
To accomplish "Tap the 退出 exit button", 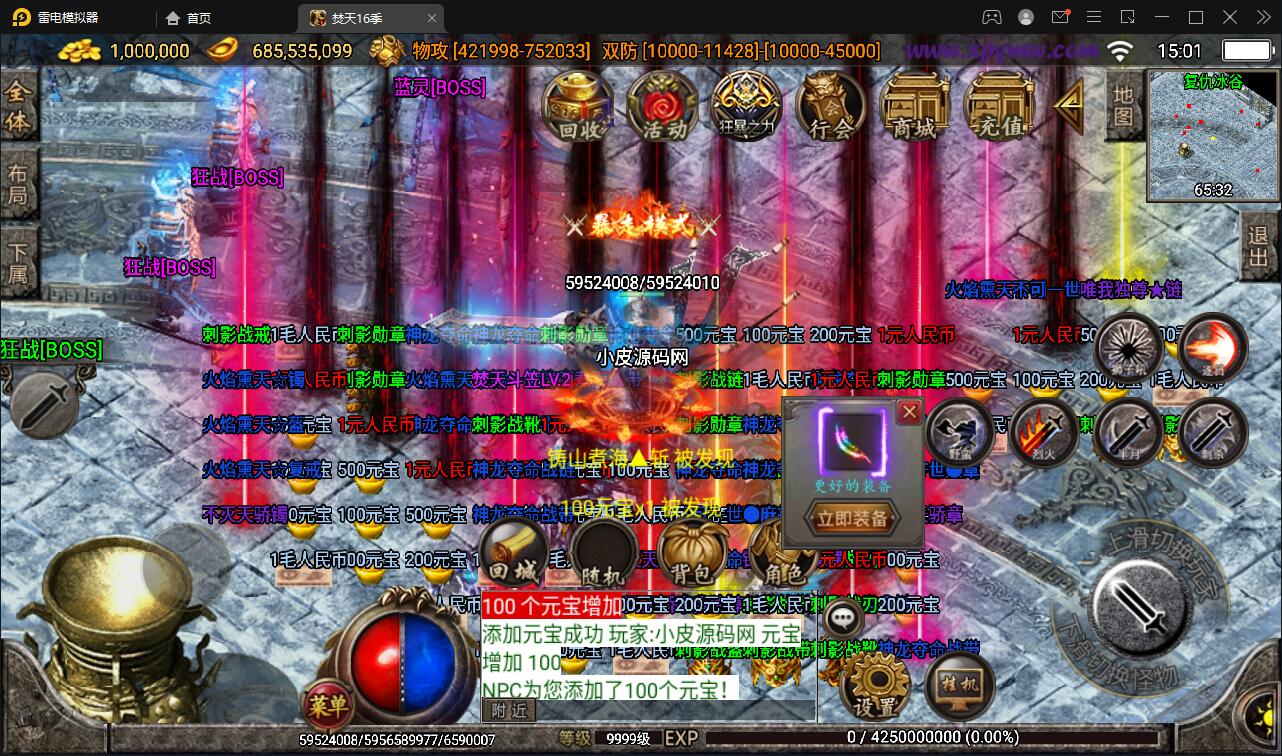I will [1259, 247].
